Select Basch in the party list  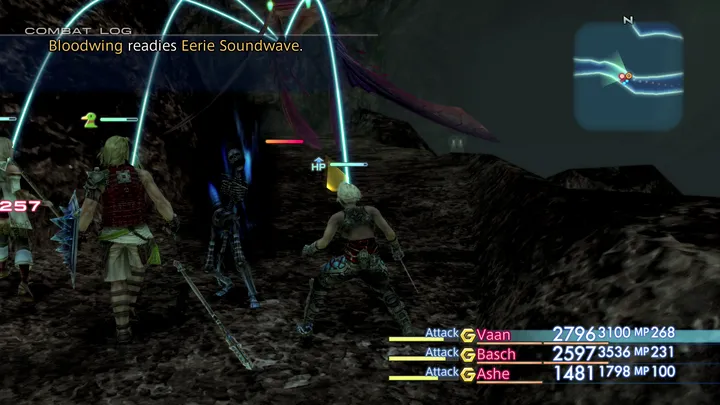(x=497, y=354)
